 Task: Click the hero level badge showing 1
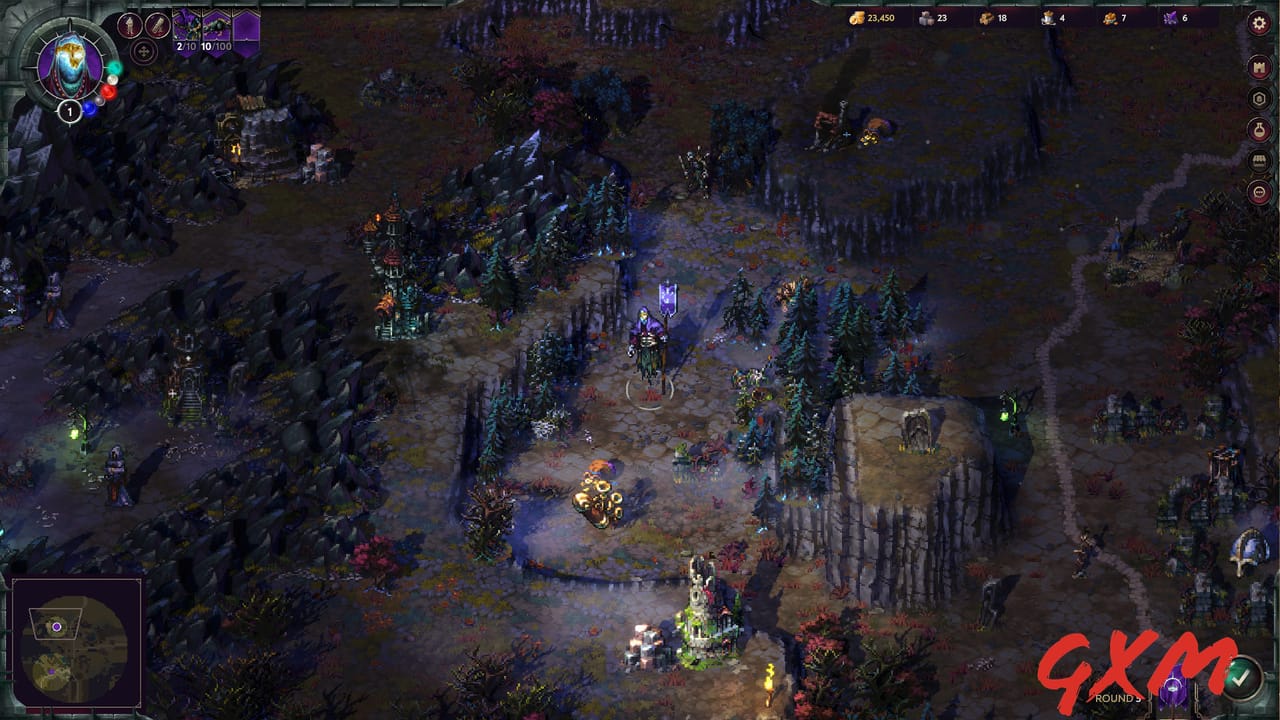(70, 110)
